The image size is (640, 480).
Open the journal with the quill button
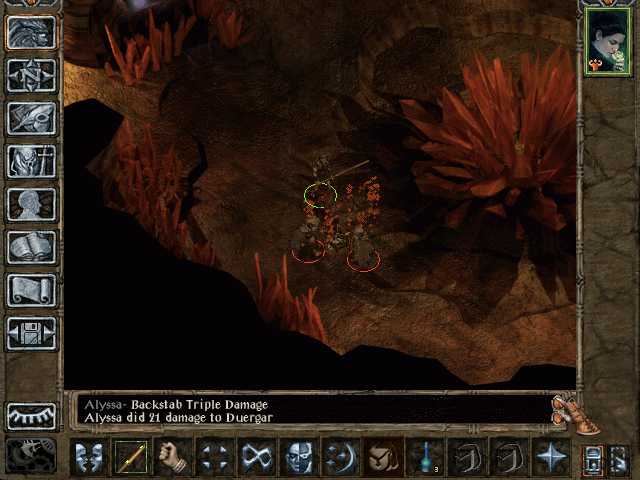coord(32,118)
